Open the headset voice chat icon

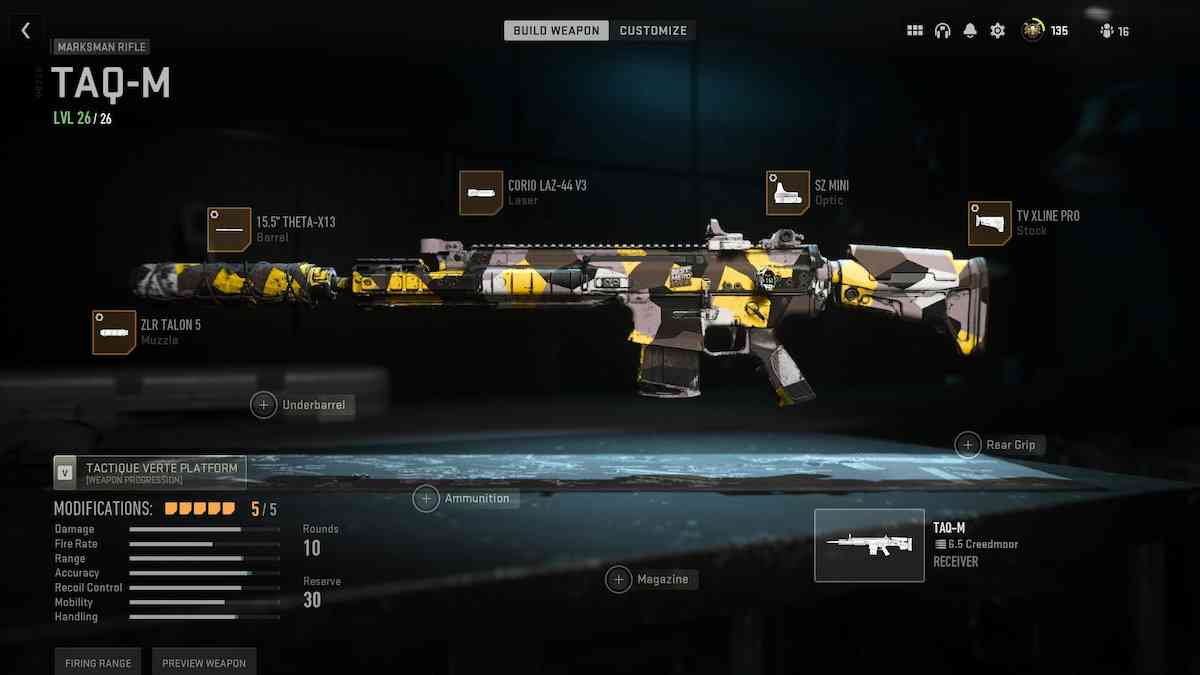click(x=942, y=31)
